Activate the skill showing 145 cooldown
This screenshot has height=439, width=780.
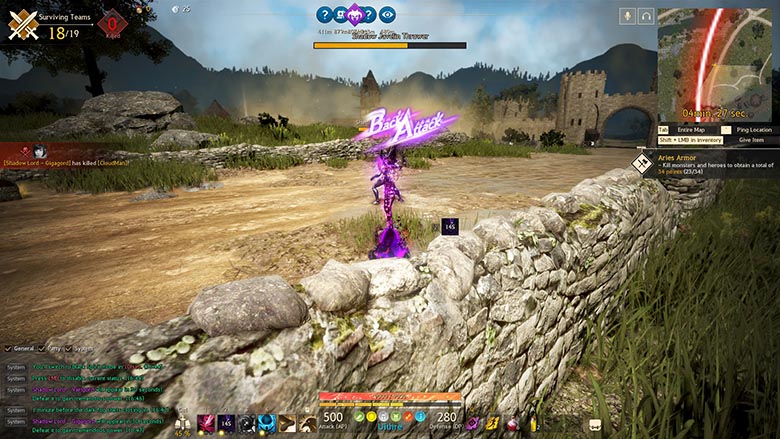click(x=226, y=423)
